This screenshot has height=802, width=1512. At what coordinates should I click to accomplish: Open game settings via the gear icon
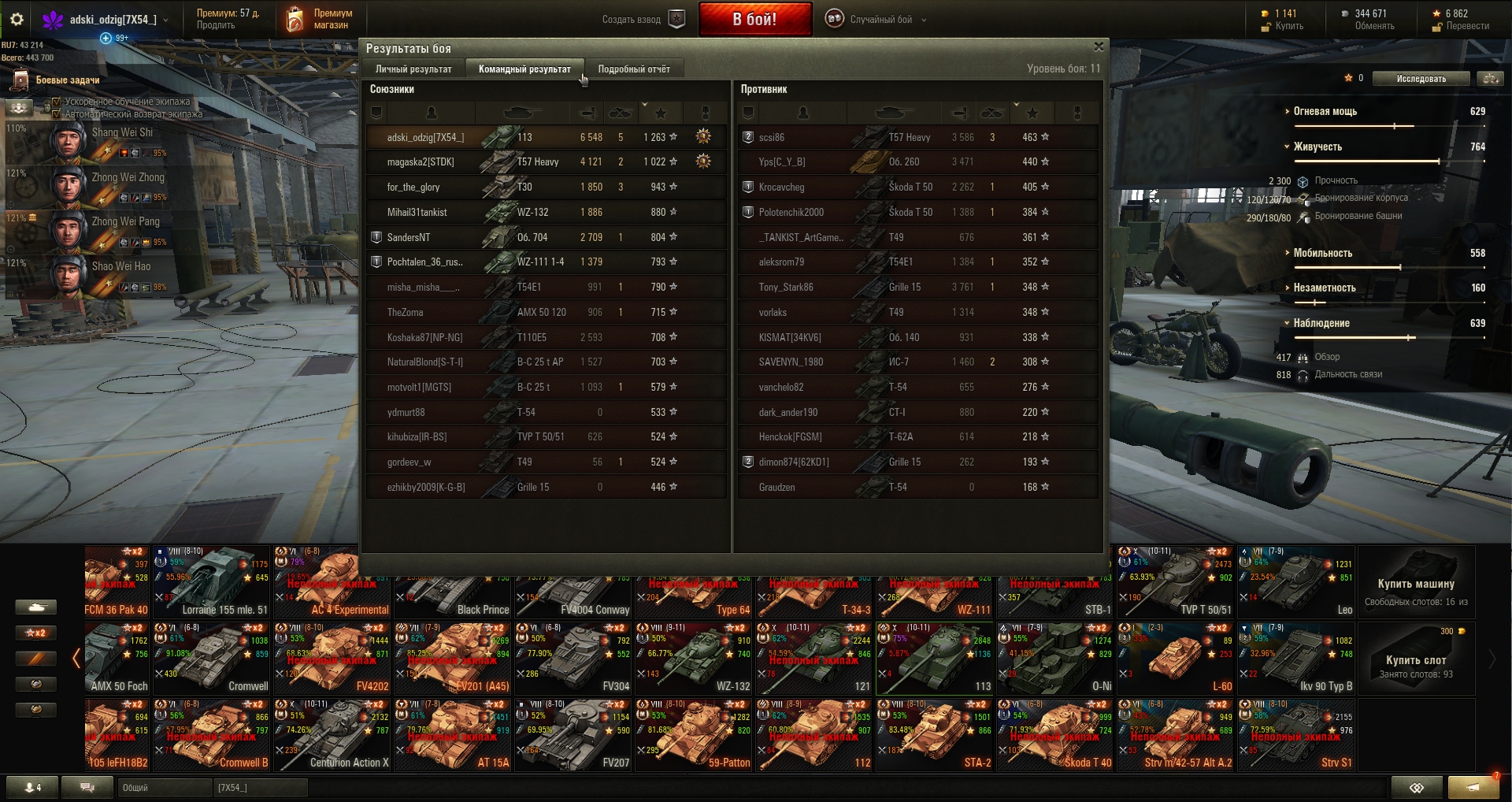(x=17, y=20)
